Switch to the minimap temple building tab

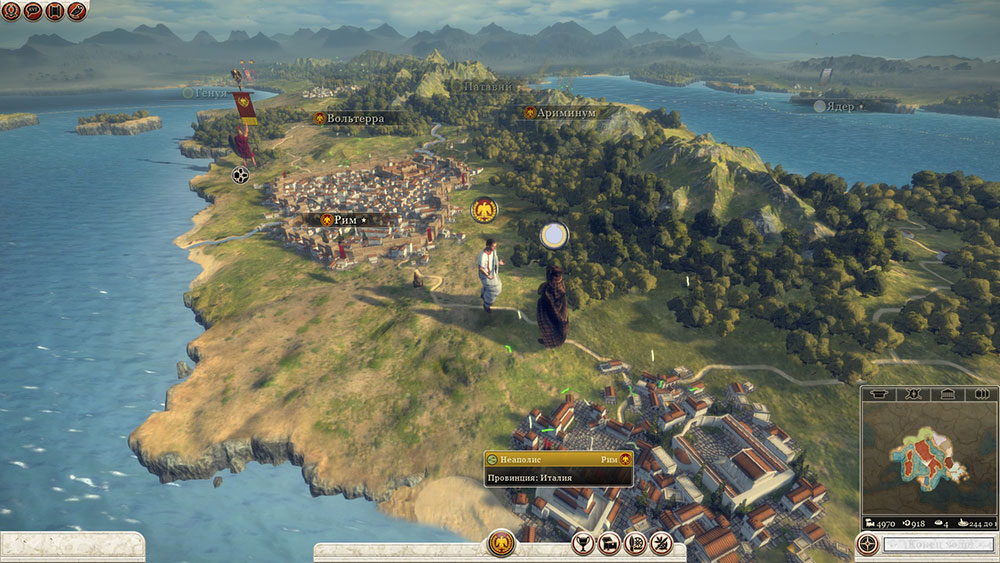tap(947, 393)
